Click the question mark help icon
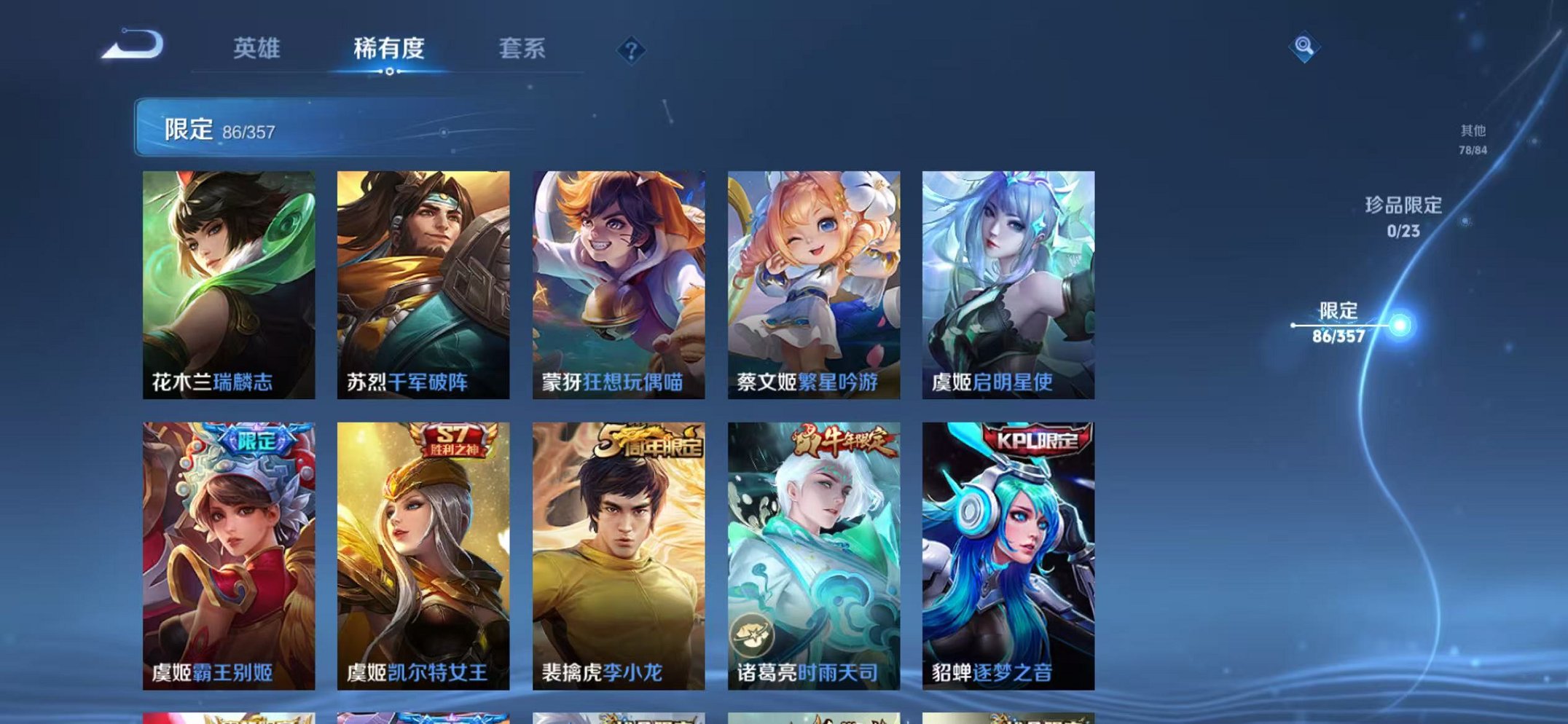Viewport: 1568px width, 724px height. click(632, 49)
